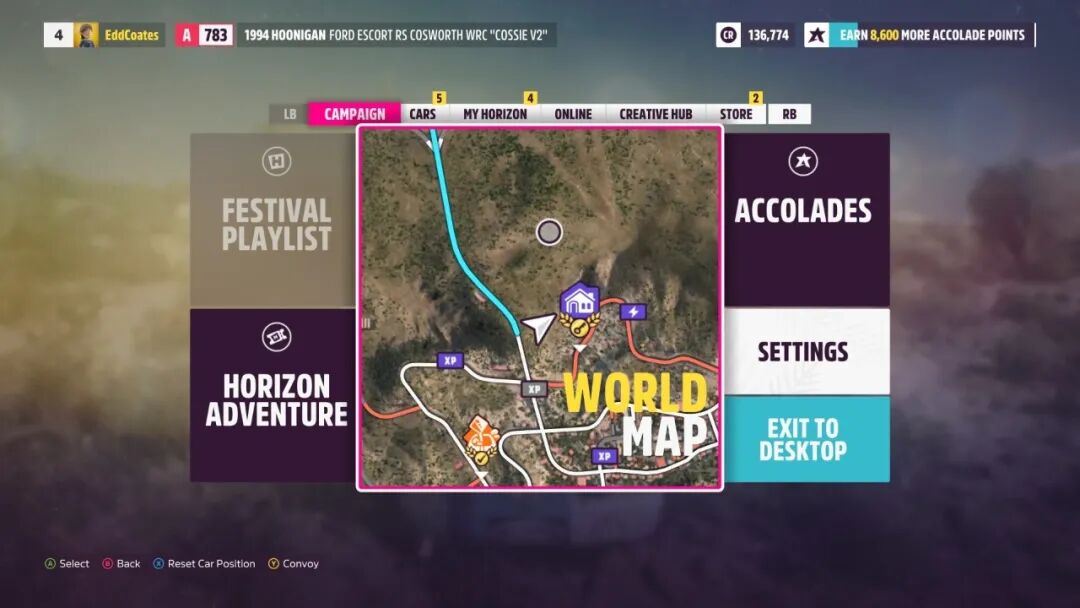Image resolution: width=1080 pixels, height=608 pixels.
Task: Switch to the Campaign tab
Action: click(x=354, y=114)
